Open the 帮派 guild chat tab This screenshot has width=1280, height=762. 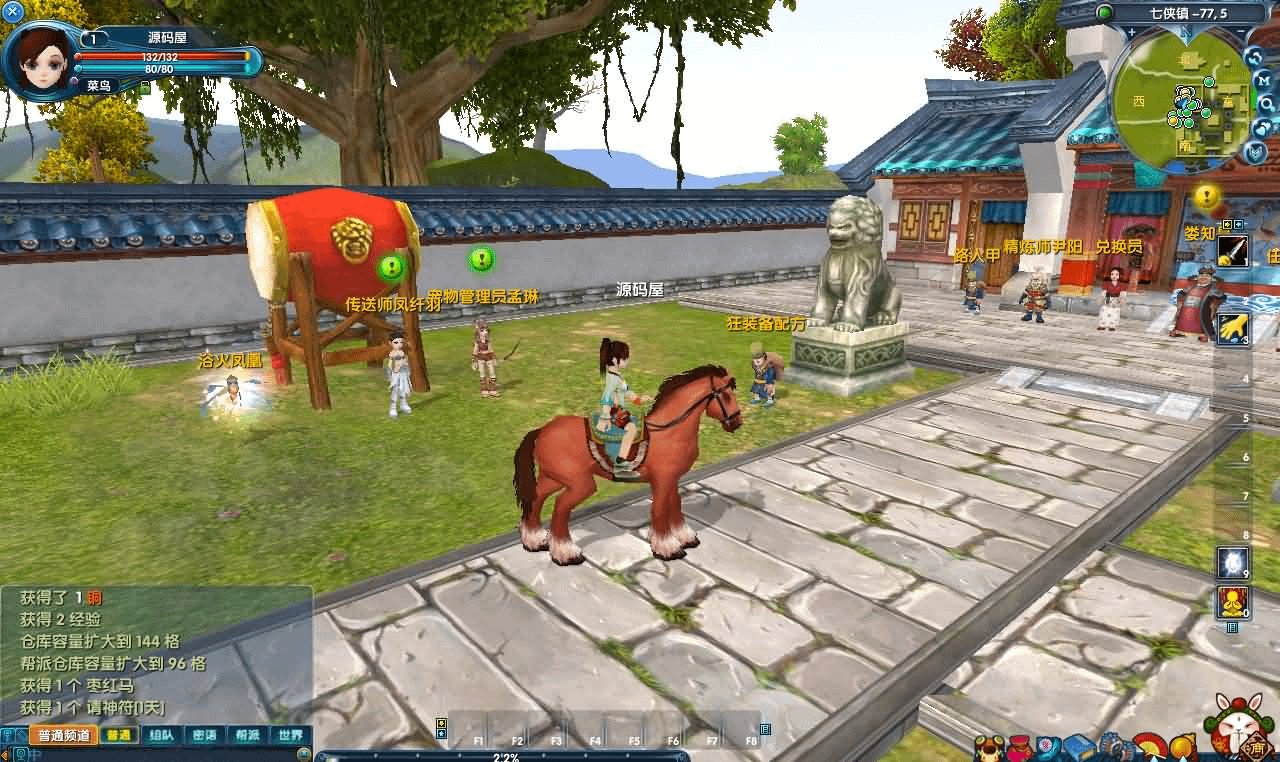pos(247,735)
